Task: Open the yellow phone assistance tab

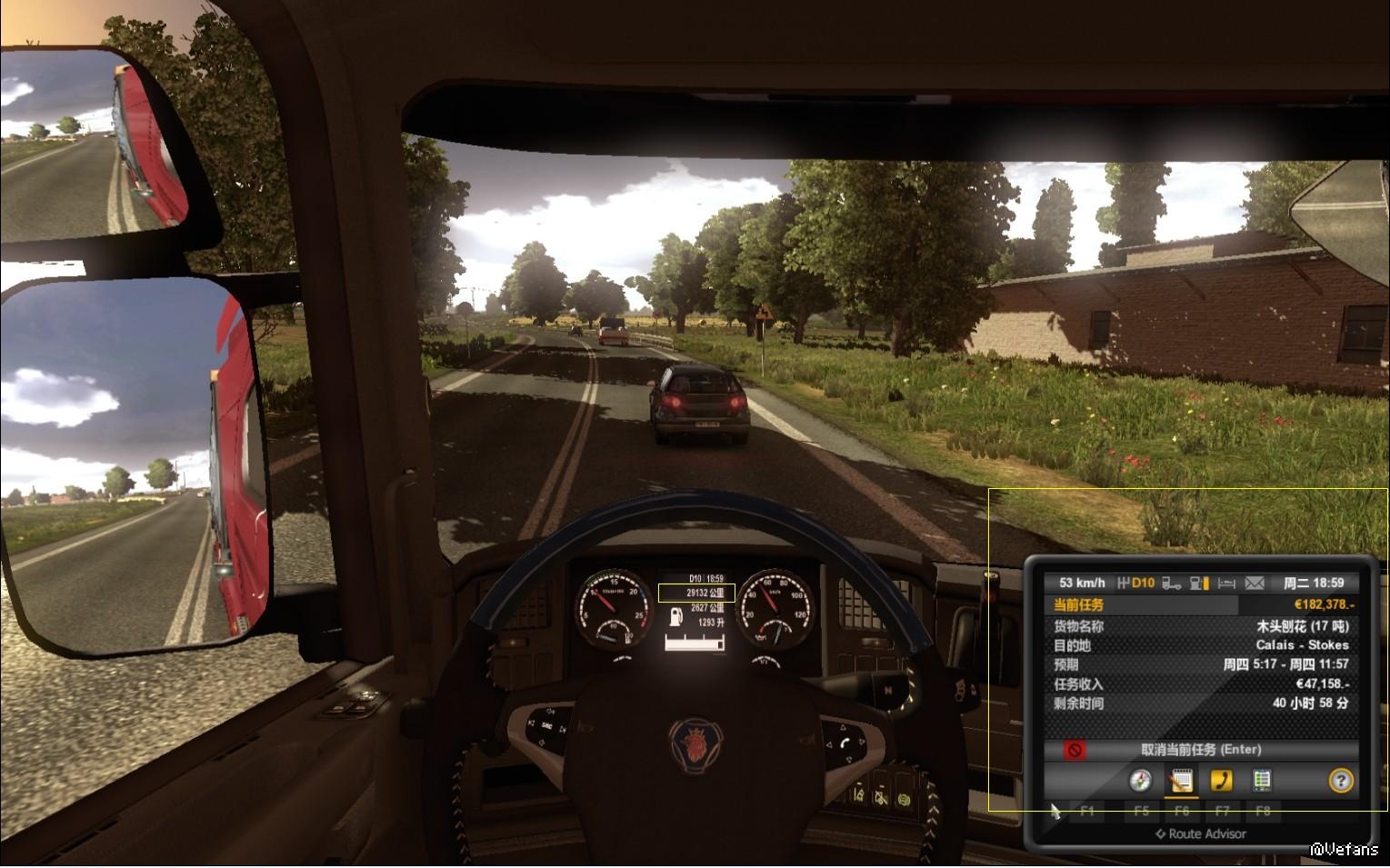Action: [1221, 780]
